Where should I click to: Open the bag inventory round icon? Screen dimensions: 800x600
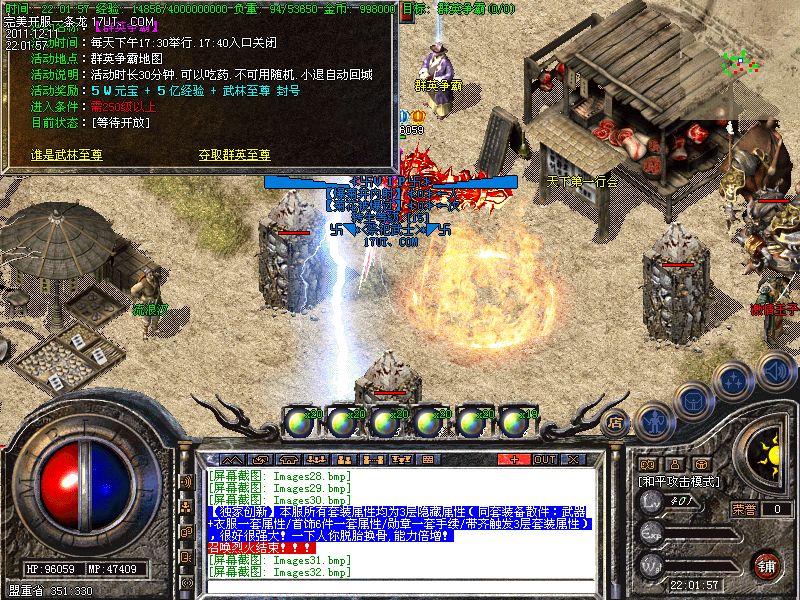click(692, 400)
